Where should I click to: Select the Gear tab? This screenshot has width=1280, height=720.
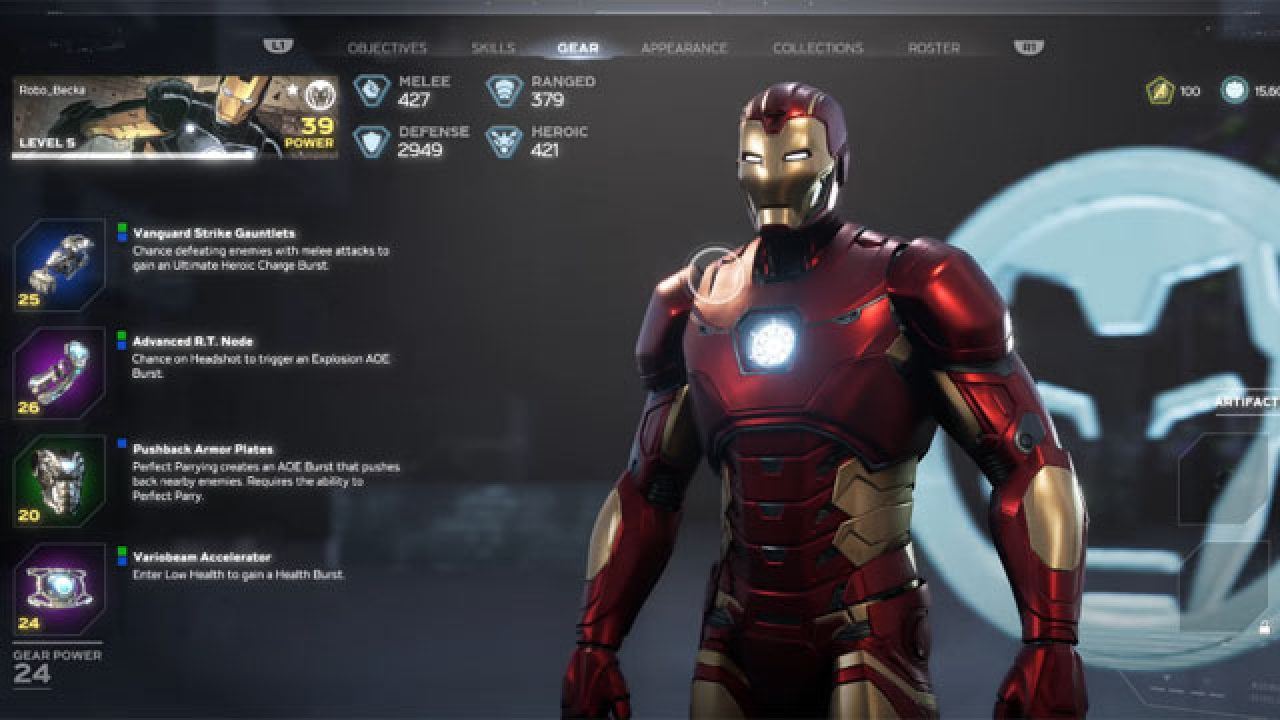pos(578,48)
